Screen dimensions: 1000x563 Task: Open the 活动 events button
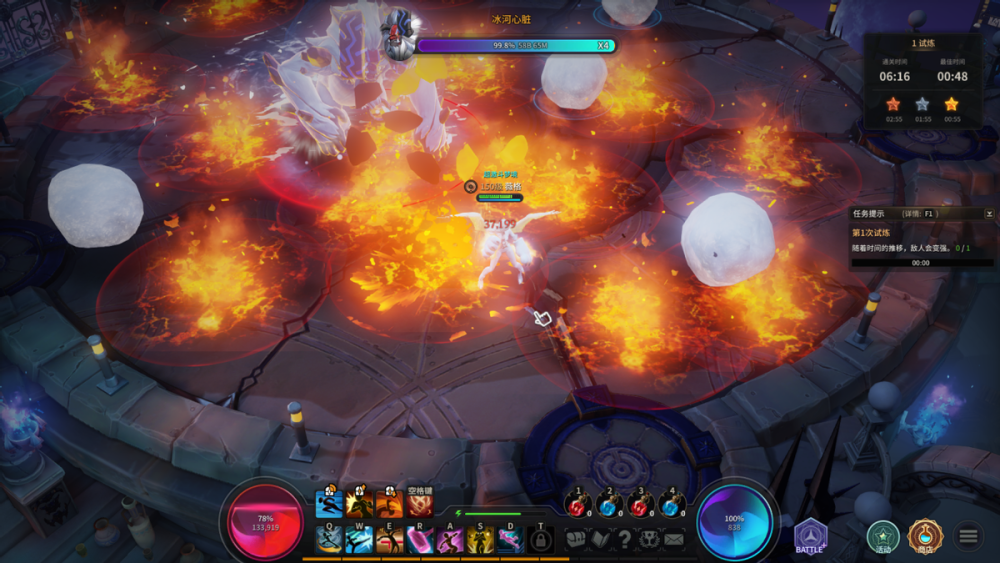tap(882, 537)
